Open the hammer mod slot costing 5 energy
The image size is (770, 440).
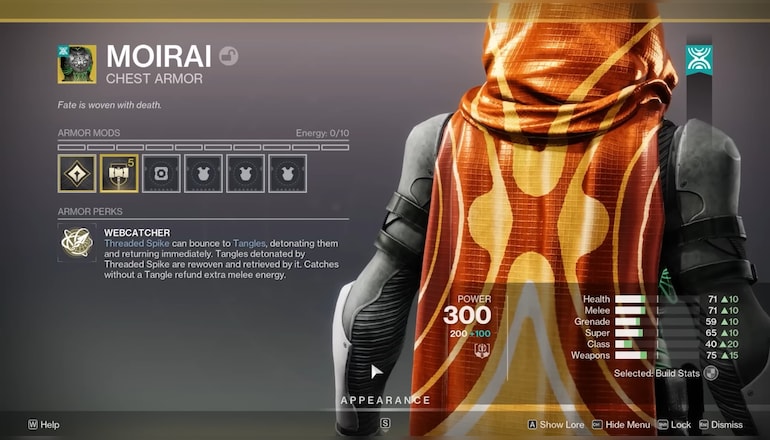119,173
